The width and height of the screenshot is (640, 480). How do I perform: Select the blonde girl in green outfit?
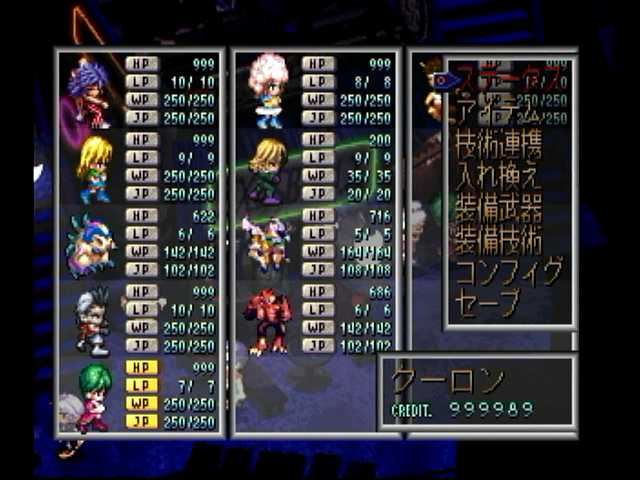click(x=94, y=168)
